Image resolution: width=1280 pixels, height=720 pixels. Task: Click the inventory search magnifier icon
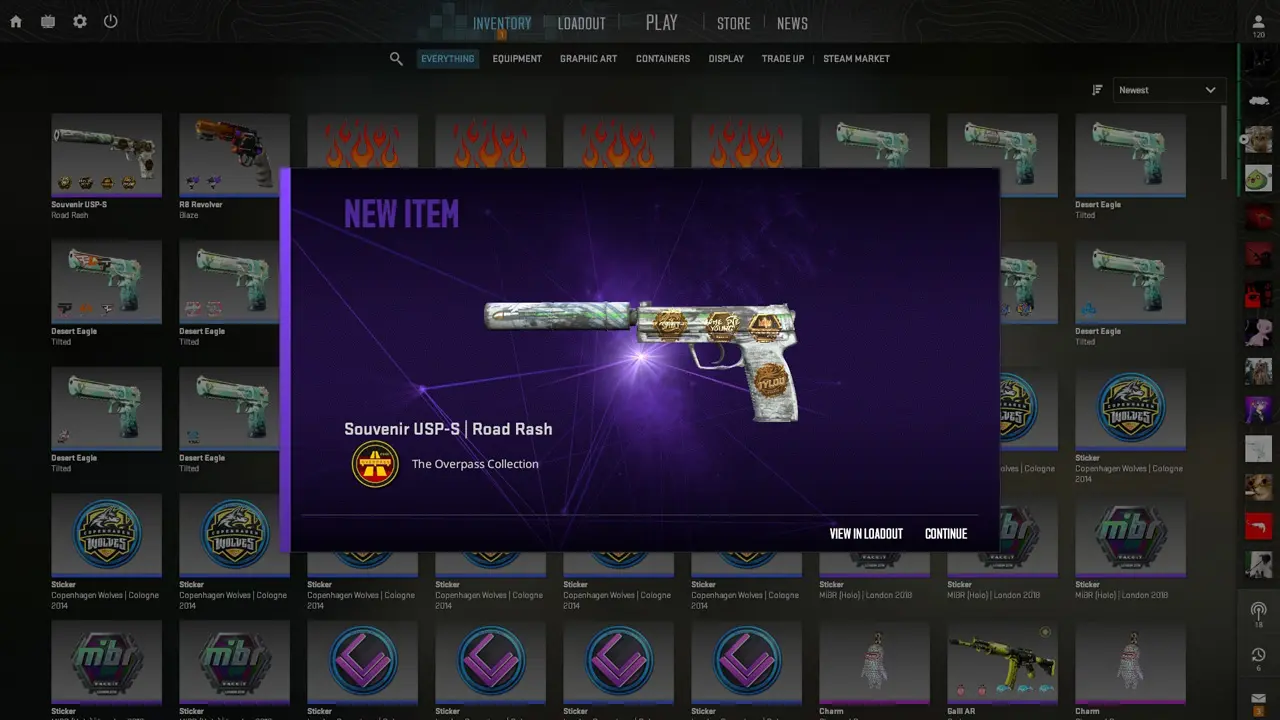tap(396, 59)
